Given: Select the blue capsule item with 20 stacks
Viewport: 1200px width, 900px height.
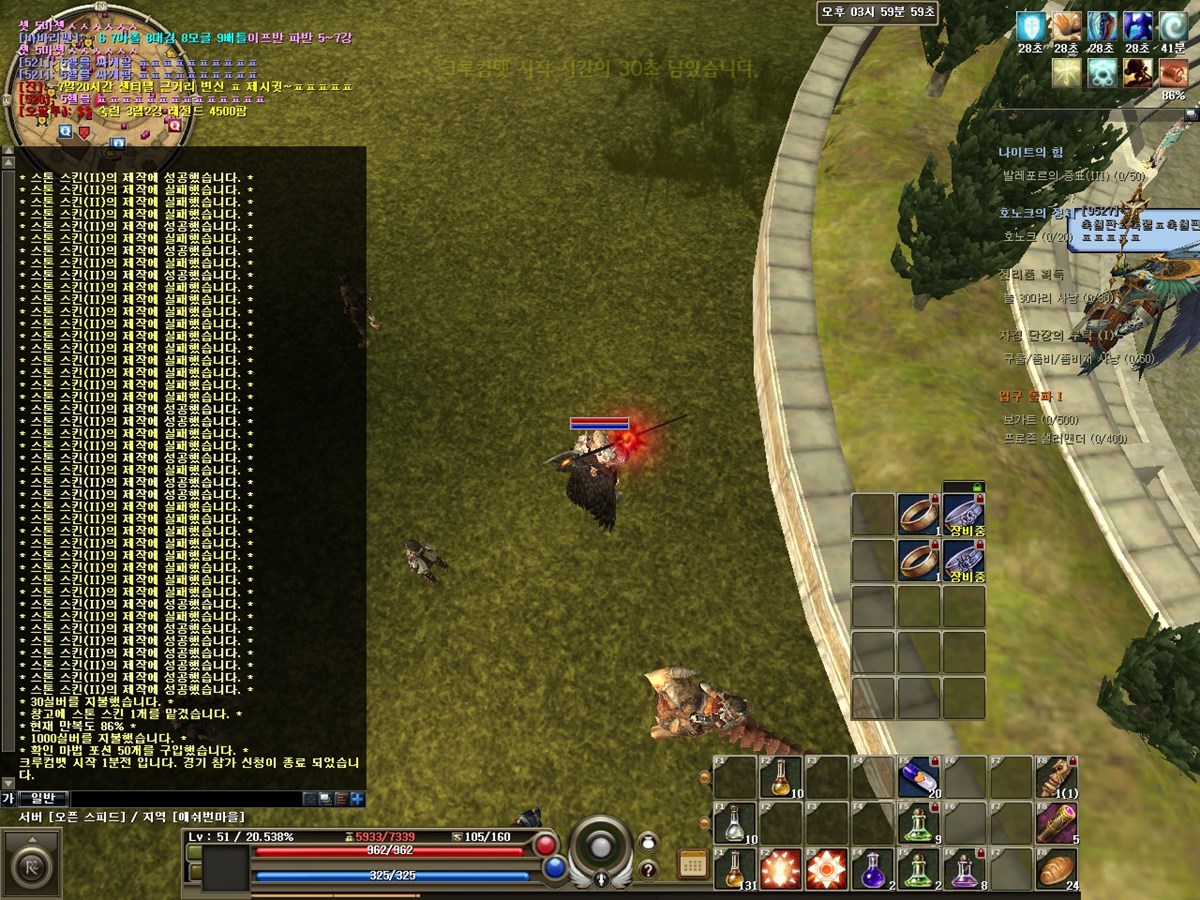Looking at the screenshot, I should (x=919, y=776).
